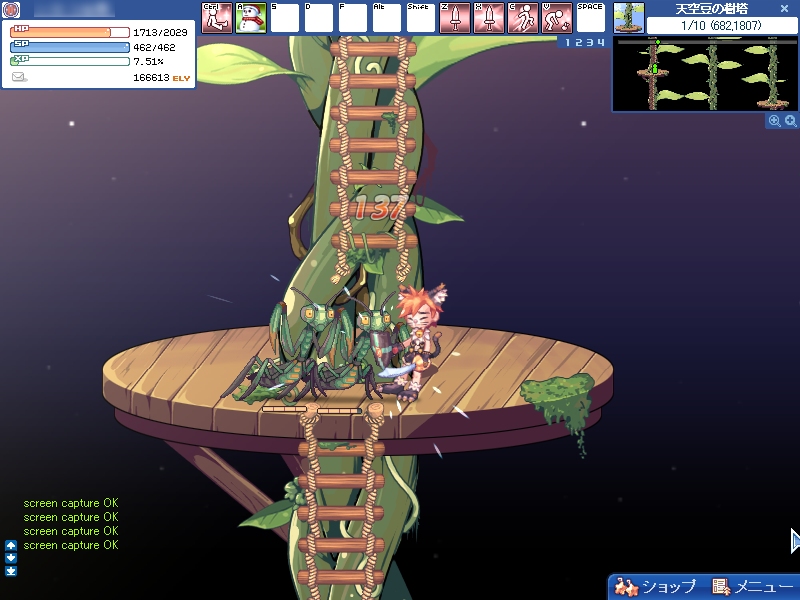The width and height of the screenshot is (800, 600).
Task: Switch to hotbar page 4
Action: (601, 43)
